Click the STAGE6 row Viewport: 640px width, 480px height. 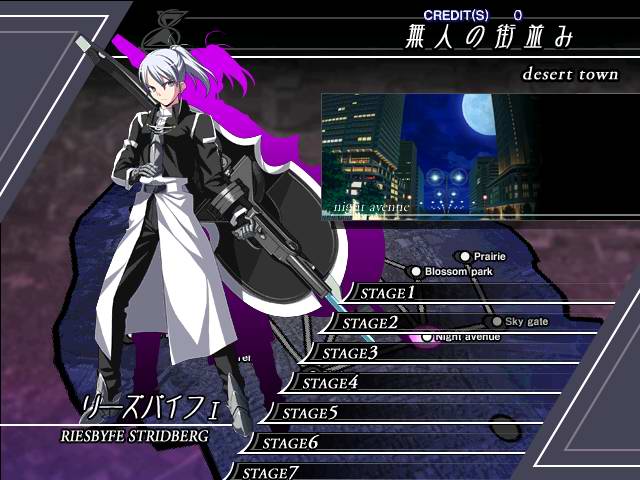(x=285, y=443)
